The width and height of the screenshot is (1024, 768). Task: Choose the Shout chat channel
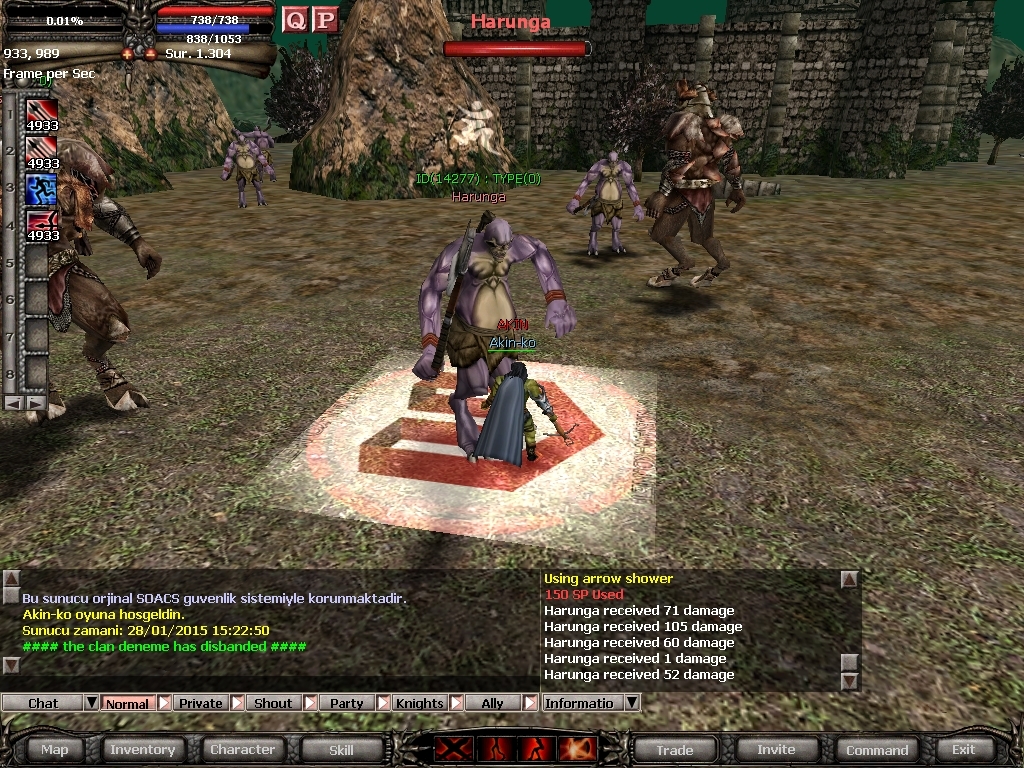coord(273,703)
